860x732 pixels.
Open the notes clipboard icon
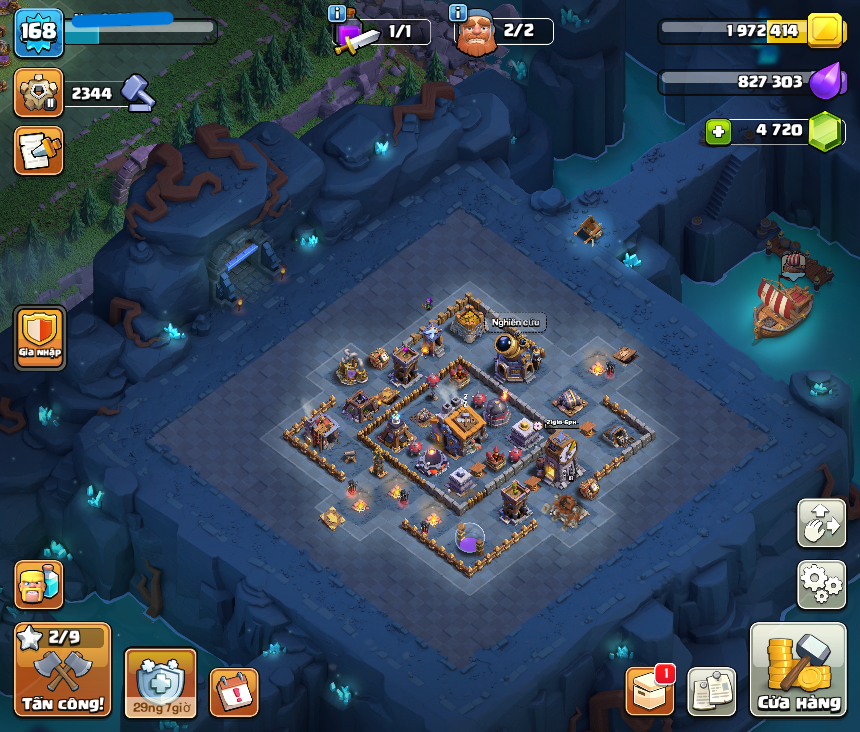click(711, 691)
